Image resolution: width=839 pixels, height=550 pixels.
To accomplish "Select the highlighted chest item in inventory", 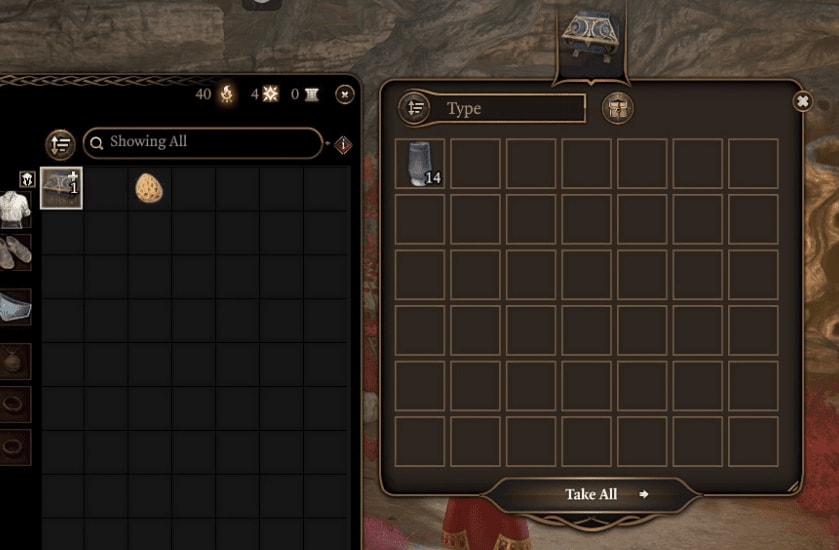I will pyautogui.click(x=61, y=188).
